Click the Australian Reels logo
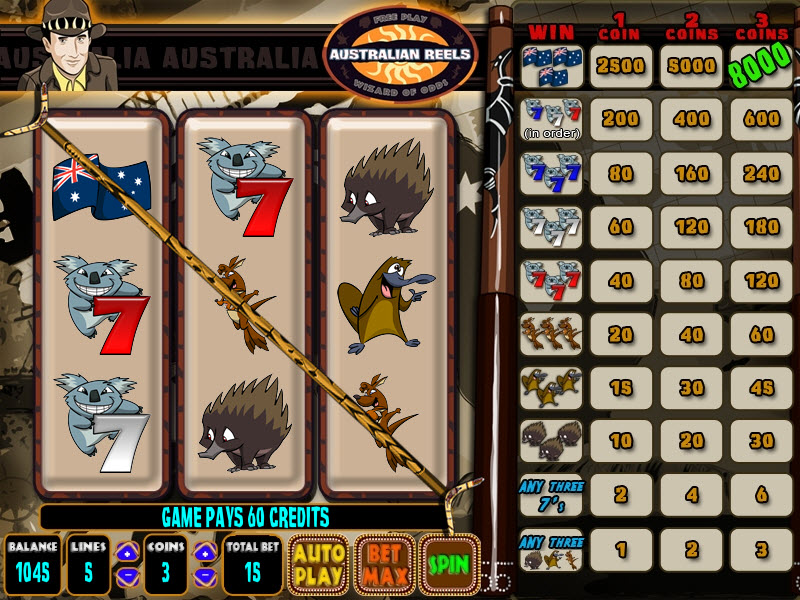Screen dimensions: 800x600 (401, 52)
